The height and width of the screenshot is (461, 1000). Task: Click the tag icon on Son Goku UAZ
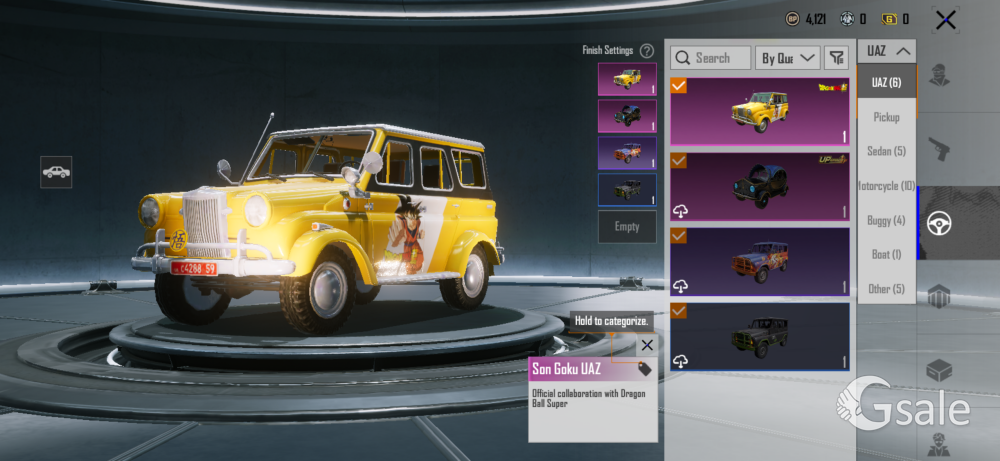pyautogui.click(x=644, y=369)
